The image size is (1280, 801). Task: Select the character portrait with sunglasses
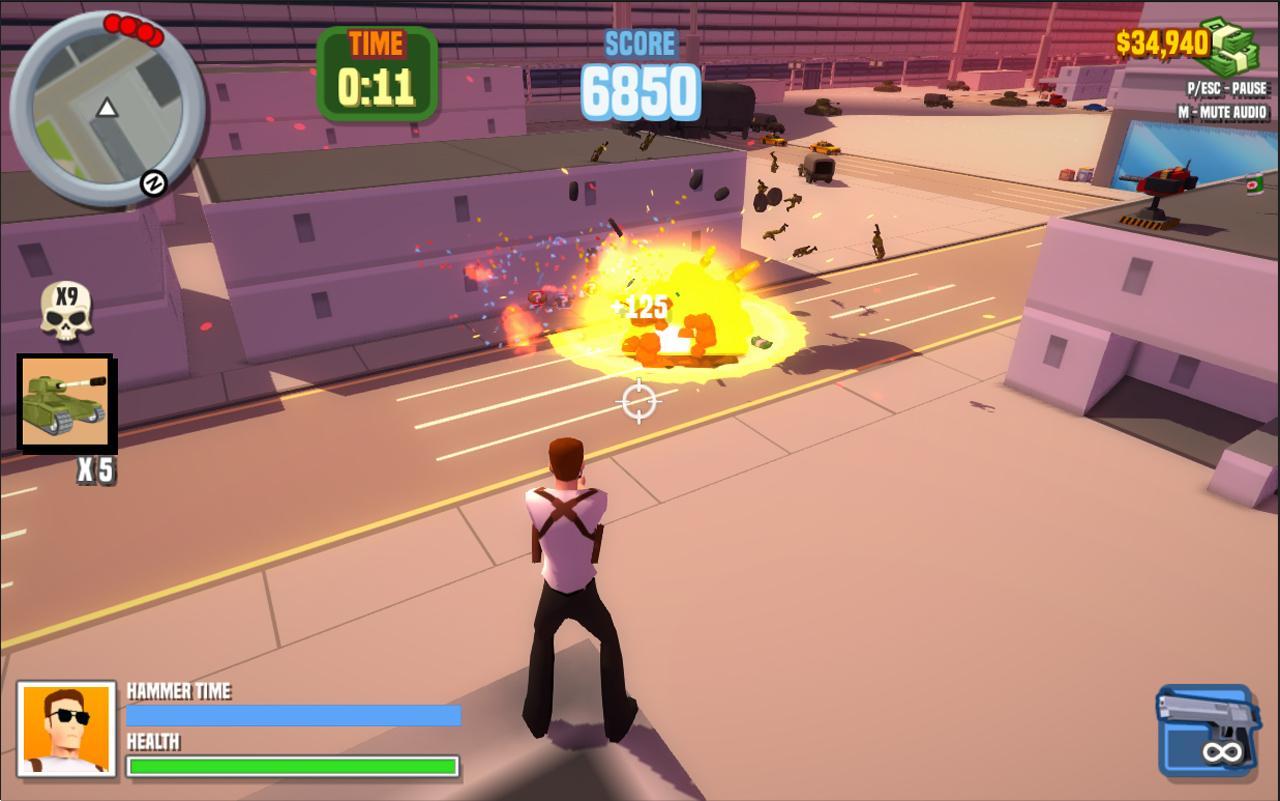click(x=65, y=730)
